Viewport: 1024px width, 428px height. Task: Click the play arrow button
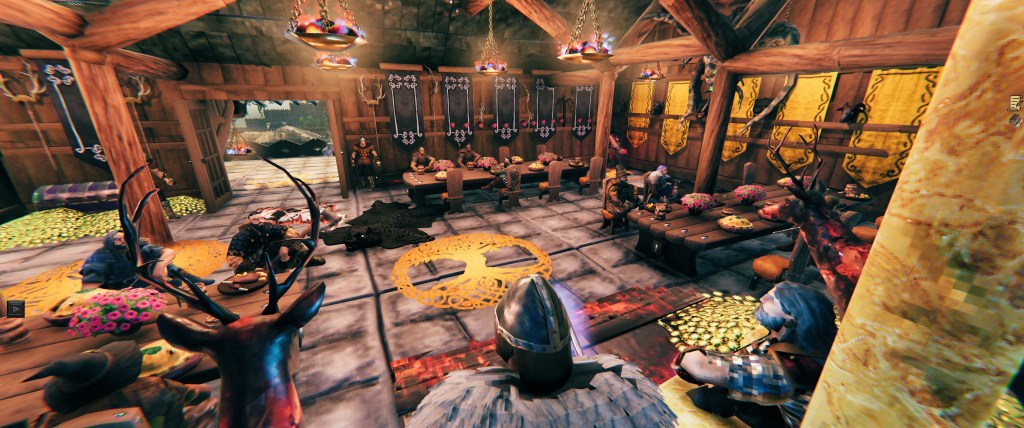tap(14, 308)
